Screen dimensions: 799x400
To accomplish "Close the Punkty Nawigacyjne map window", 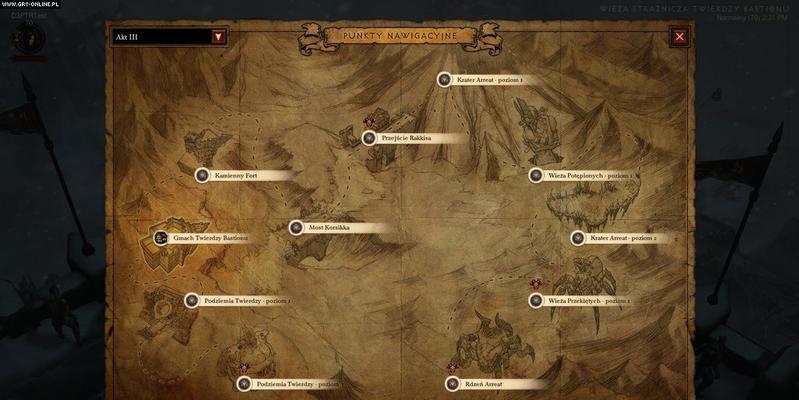I will pyautogui.click(x=680, y=37).
